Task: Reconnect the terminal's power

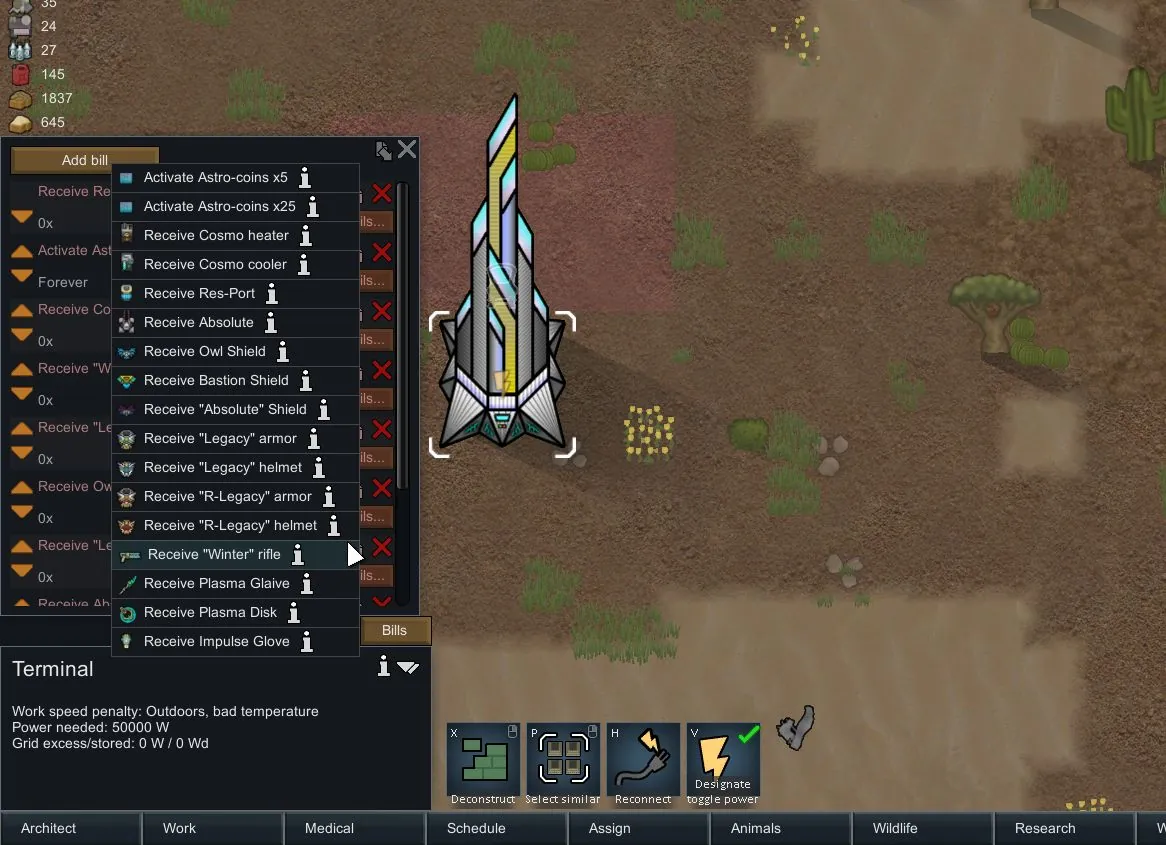Action: [x=643, y=765]
